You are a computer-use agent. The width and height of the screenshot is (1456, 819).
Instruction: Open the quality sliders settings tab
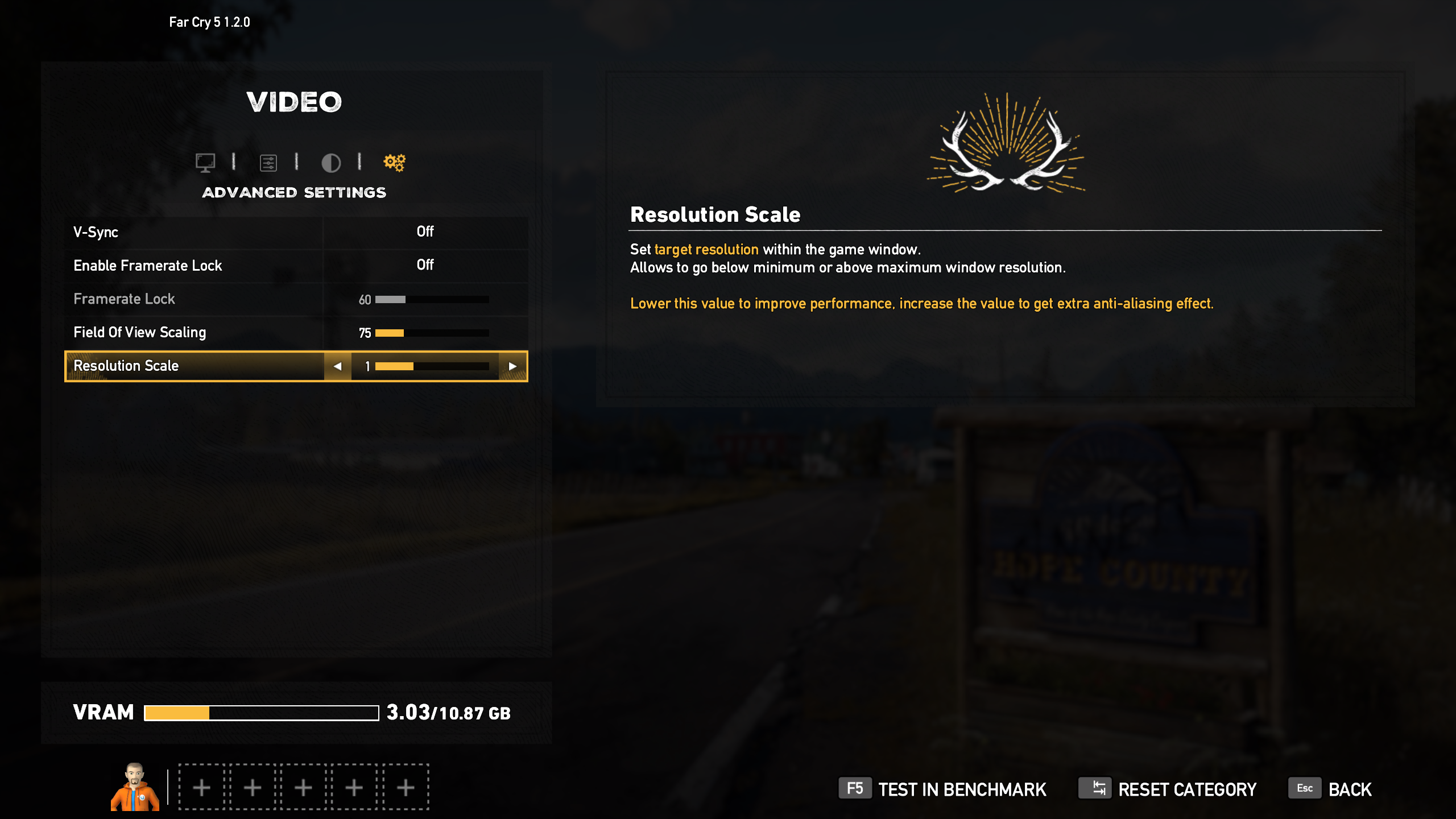pyautogui.click(x=268, y=163)
